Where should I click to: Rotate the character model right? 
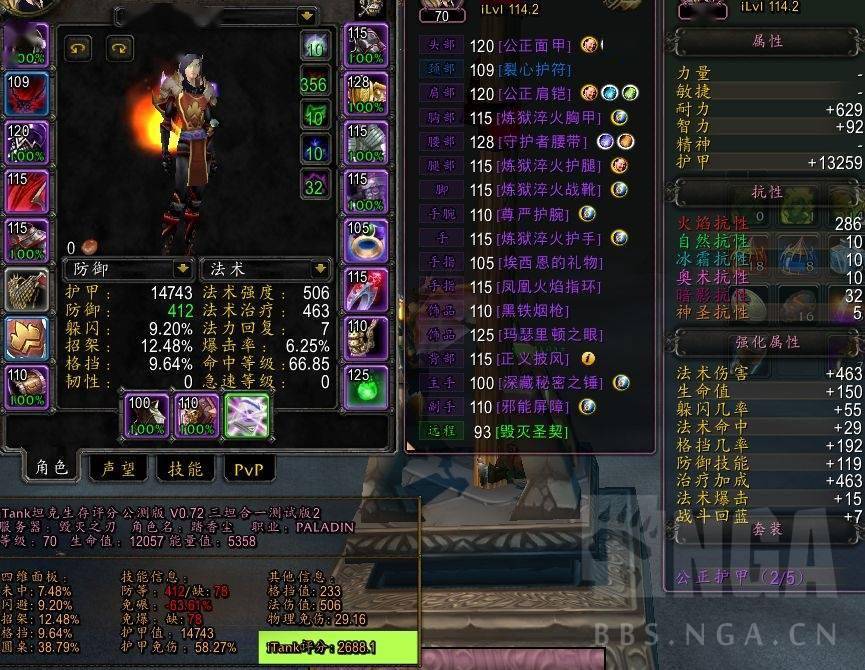(x=120, y=48)
